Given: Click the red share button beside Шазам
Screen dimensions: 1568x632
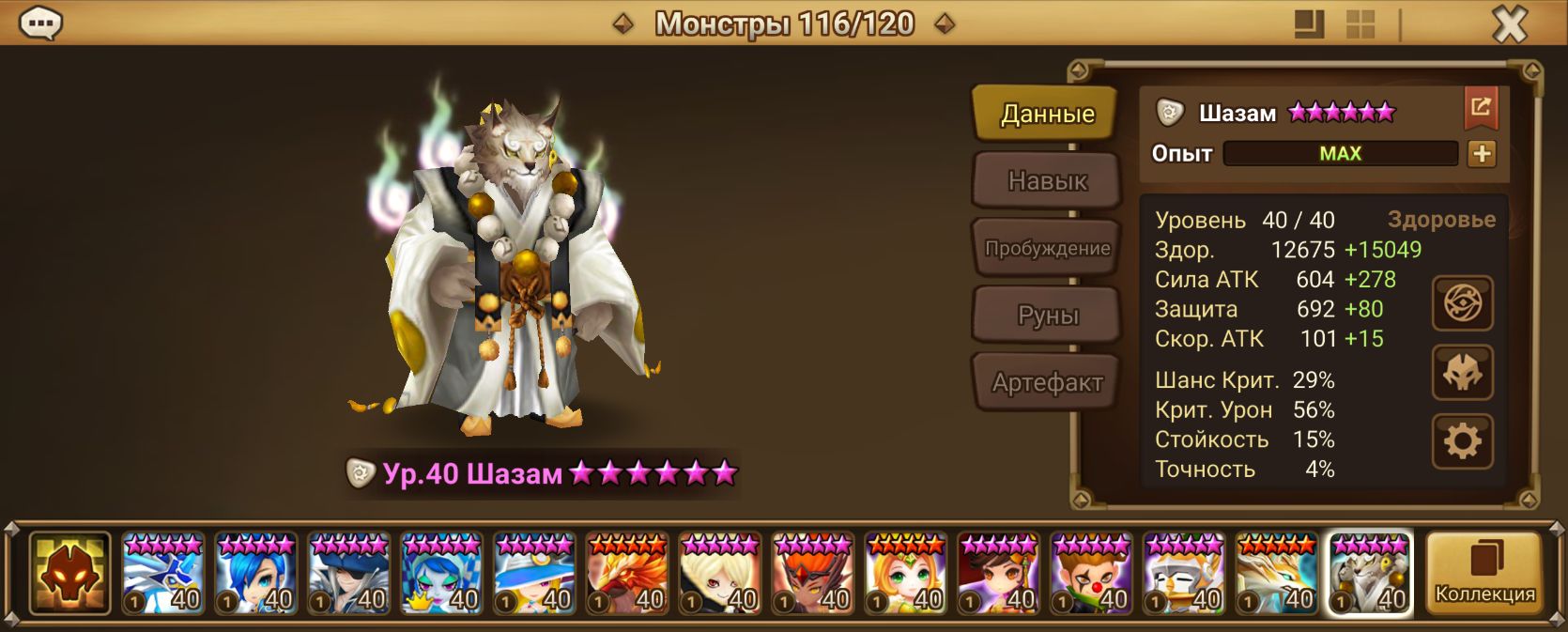Looking at the screenshot, I should coord(1480,109).
